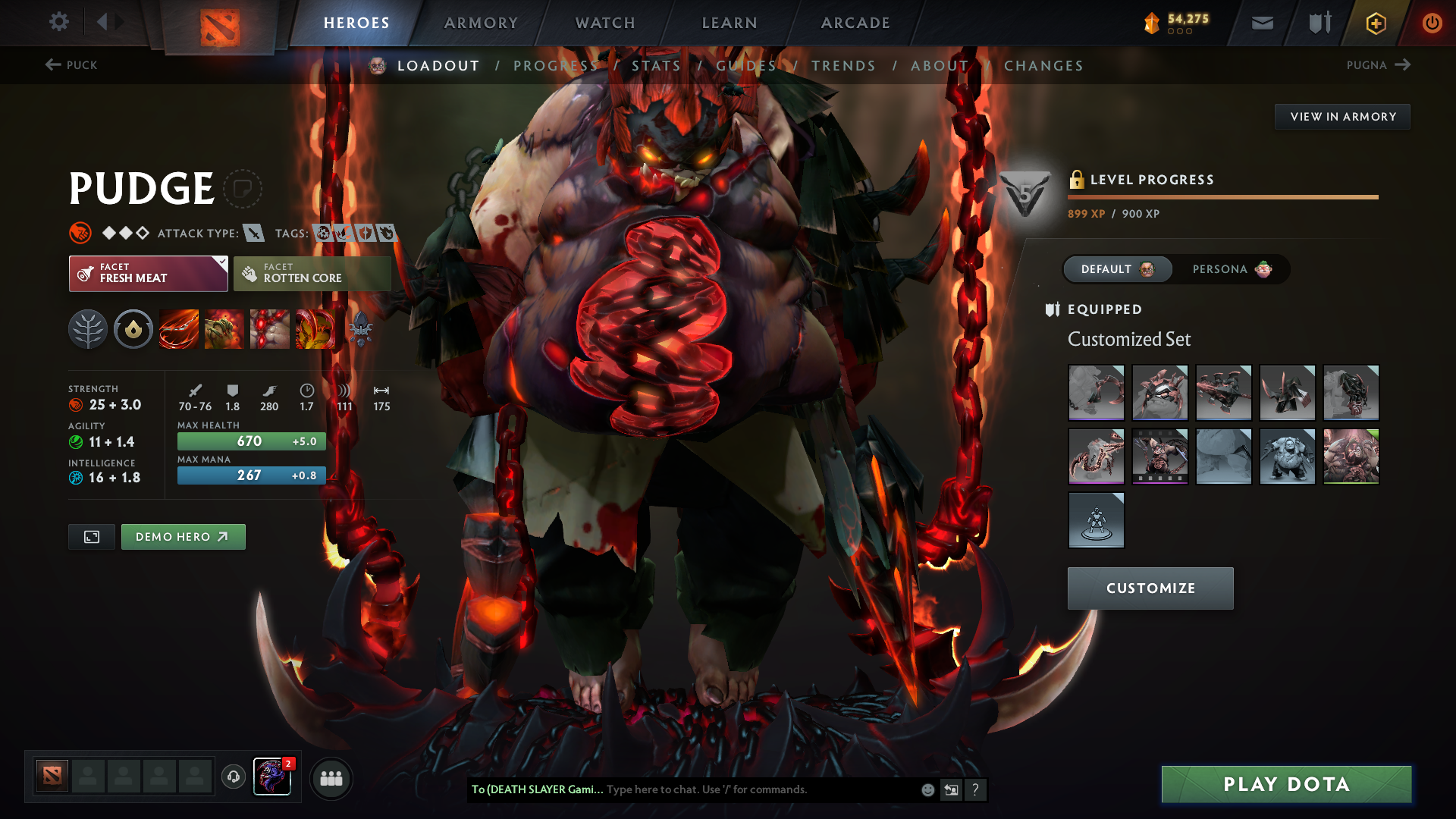The width and height of the screenshot is (1456, 819).
Task: Switch loadout to the Persona style
Action: click(x=1225, y=269)
